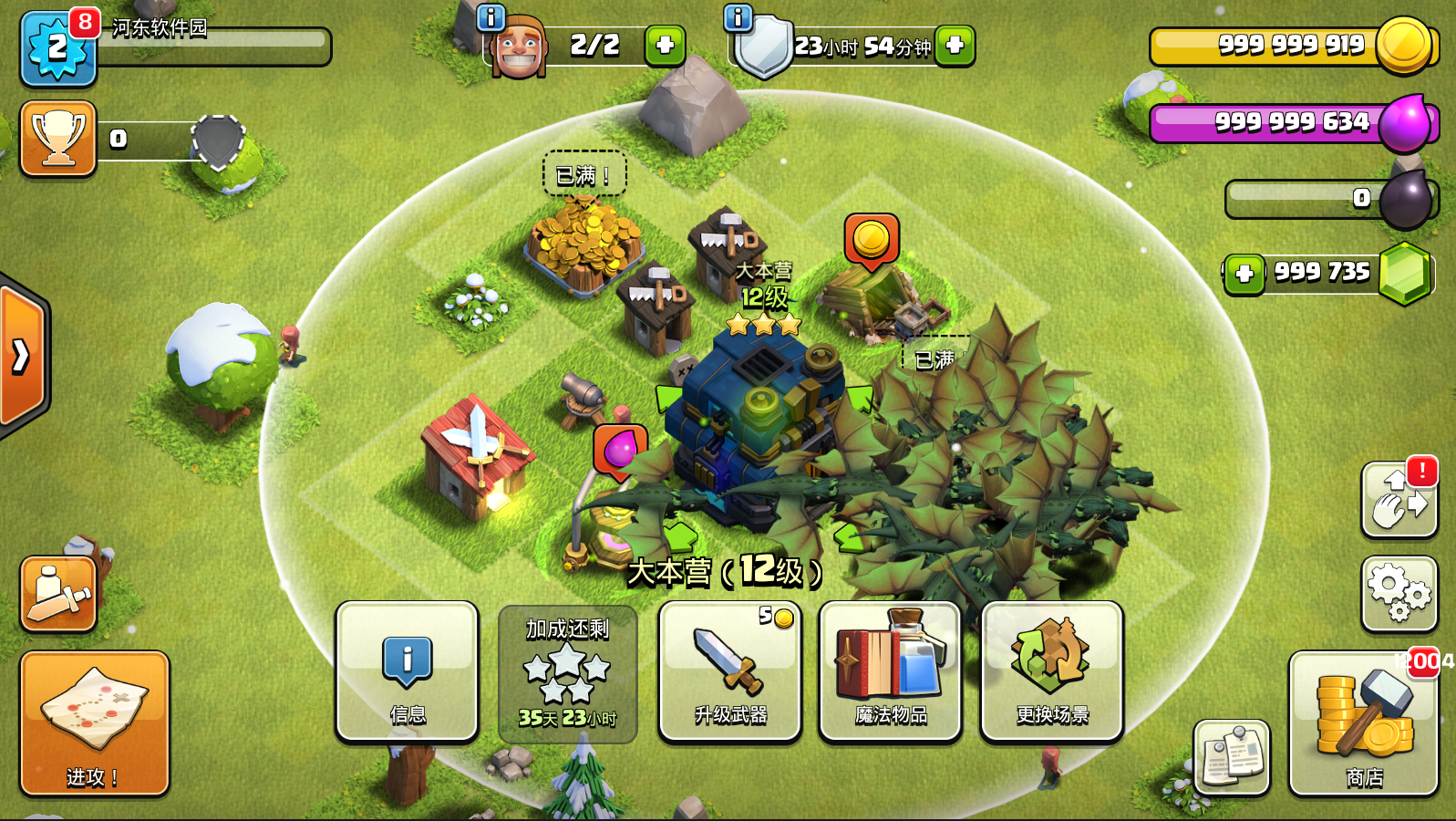Buy gems with the green plus
Screen dimensions: 1456x821
[1244, 274]
